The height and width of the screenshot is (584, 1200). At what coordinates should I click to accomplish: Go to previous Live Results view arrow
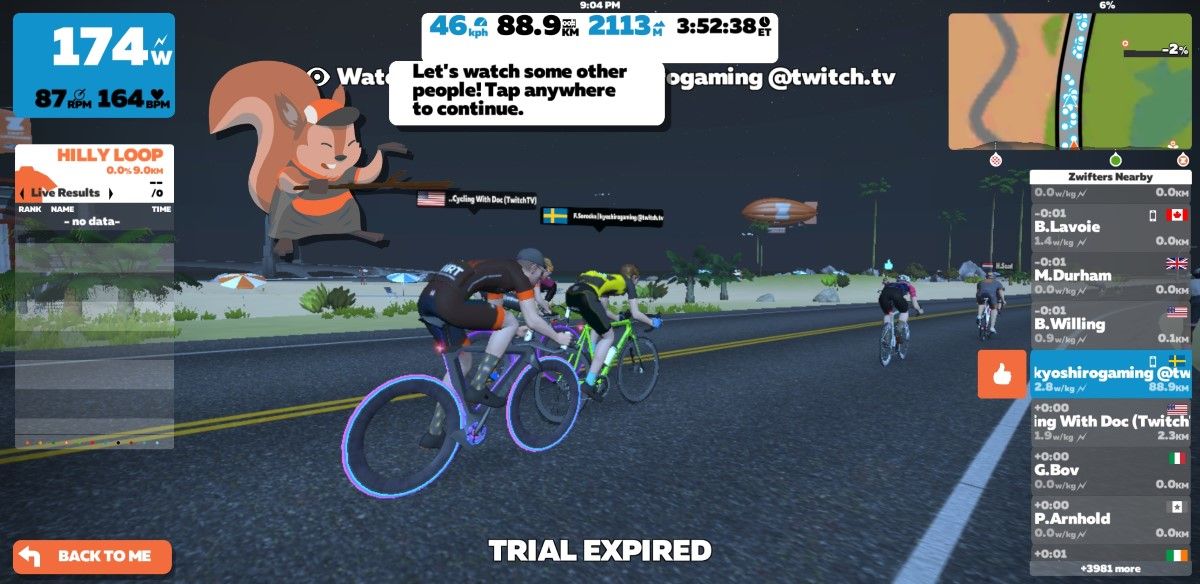point(22,193)
